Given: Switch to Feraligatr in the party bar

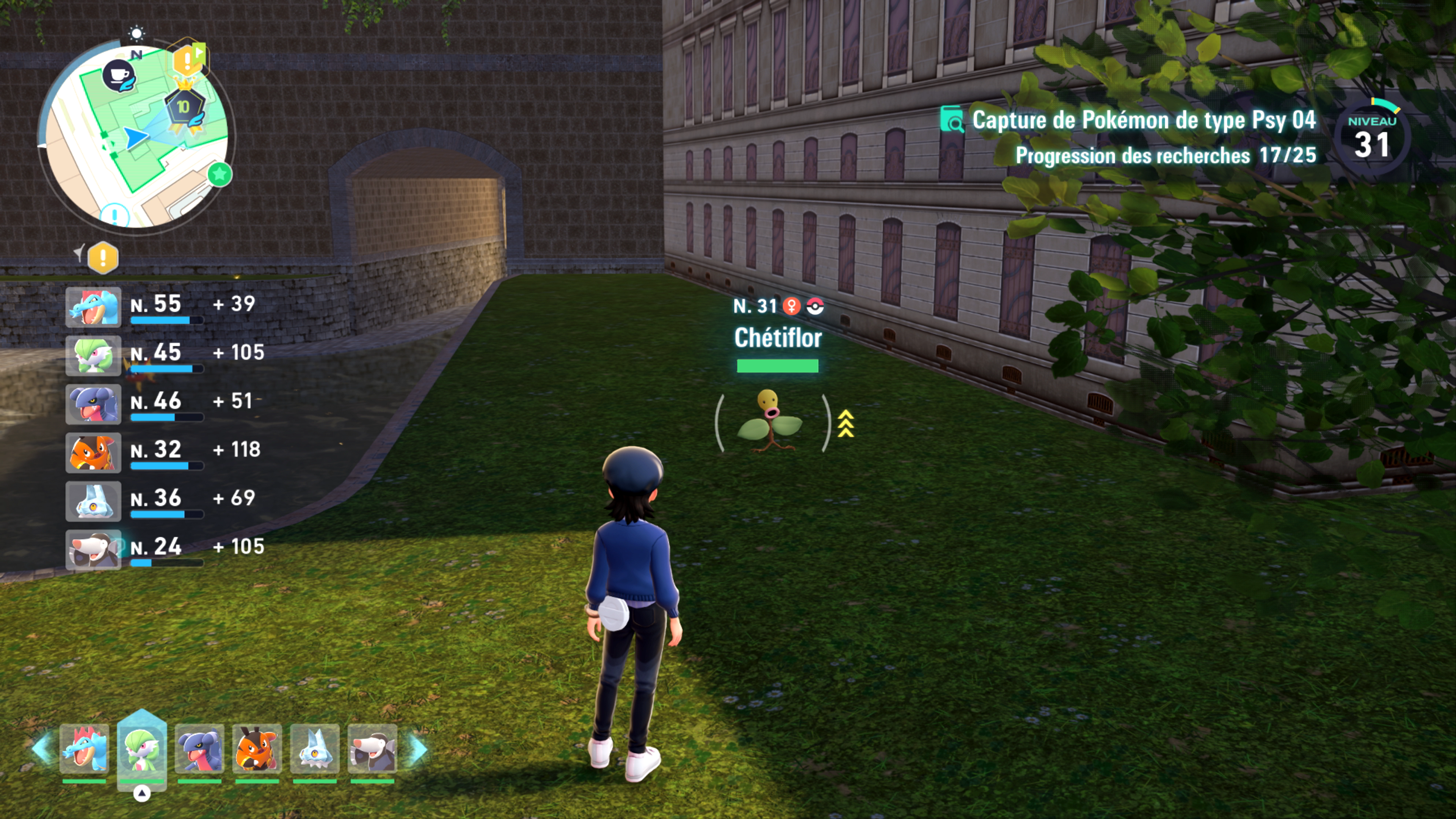Looking at the screenshot, I should (84, 749).
